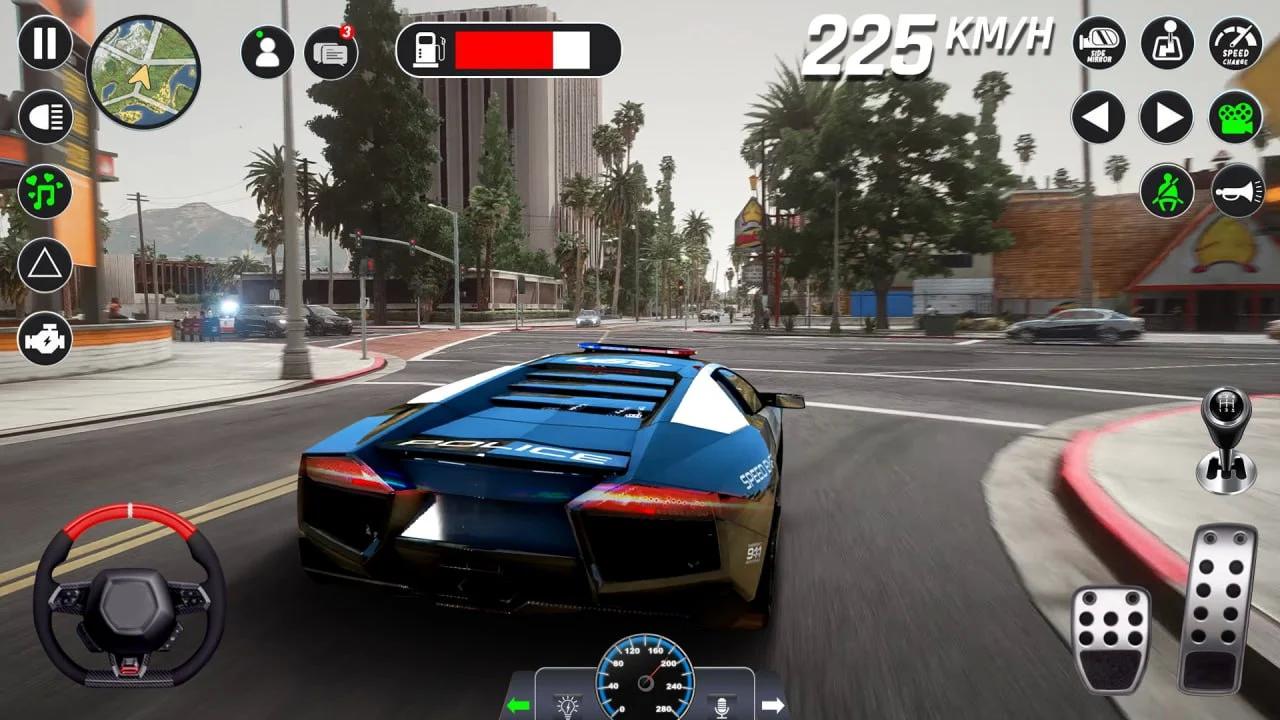The image size is (1280, 720).
Task: Click the left triangle arrow button
Action: coord(1099,117)
